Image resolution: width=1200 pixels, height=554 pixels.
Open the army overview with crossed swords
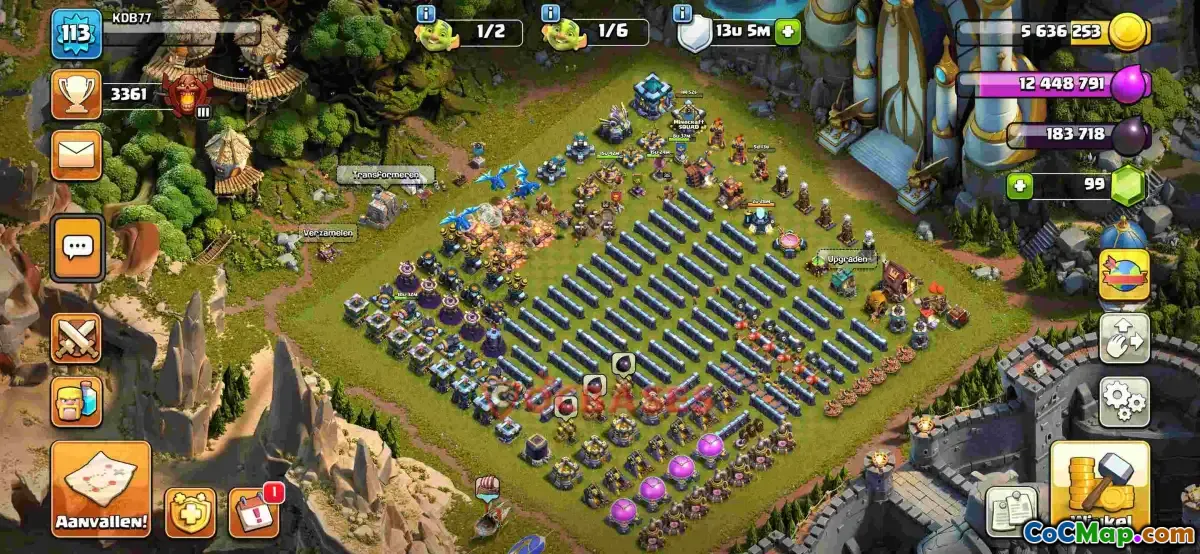(x=77, y=338)
